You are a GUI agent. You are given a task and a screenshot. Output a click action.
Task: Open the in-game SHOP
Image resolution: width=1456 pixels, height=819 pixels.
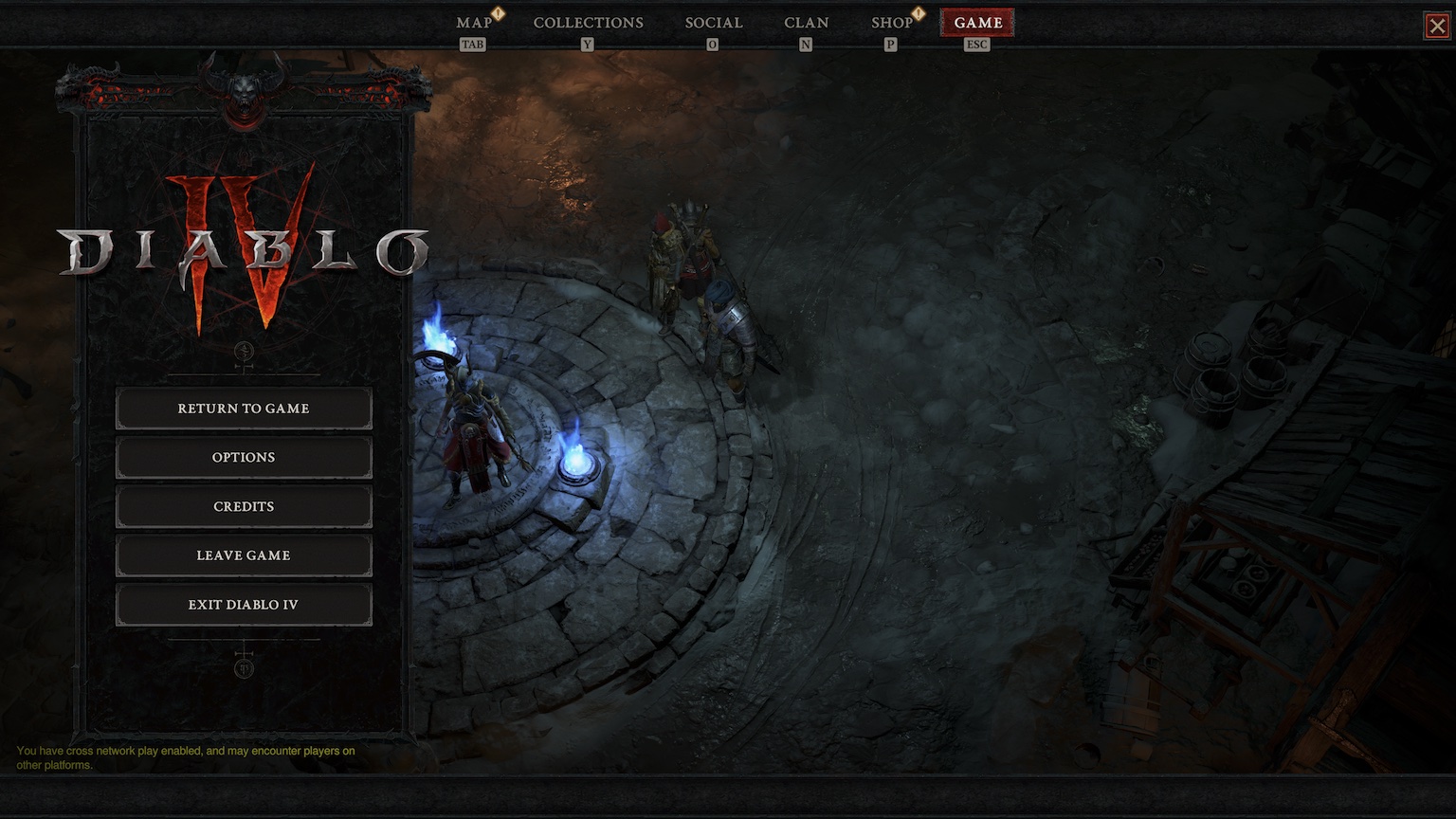pos(889,22)
